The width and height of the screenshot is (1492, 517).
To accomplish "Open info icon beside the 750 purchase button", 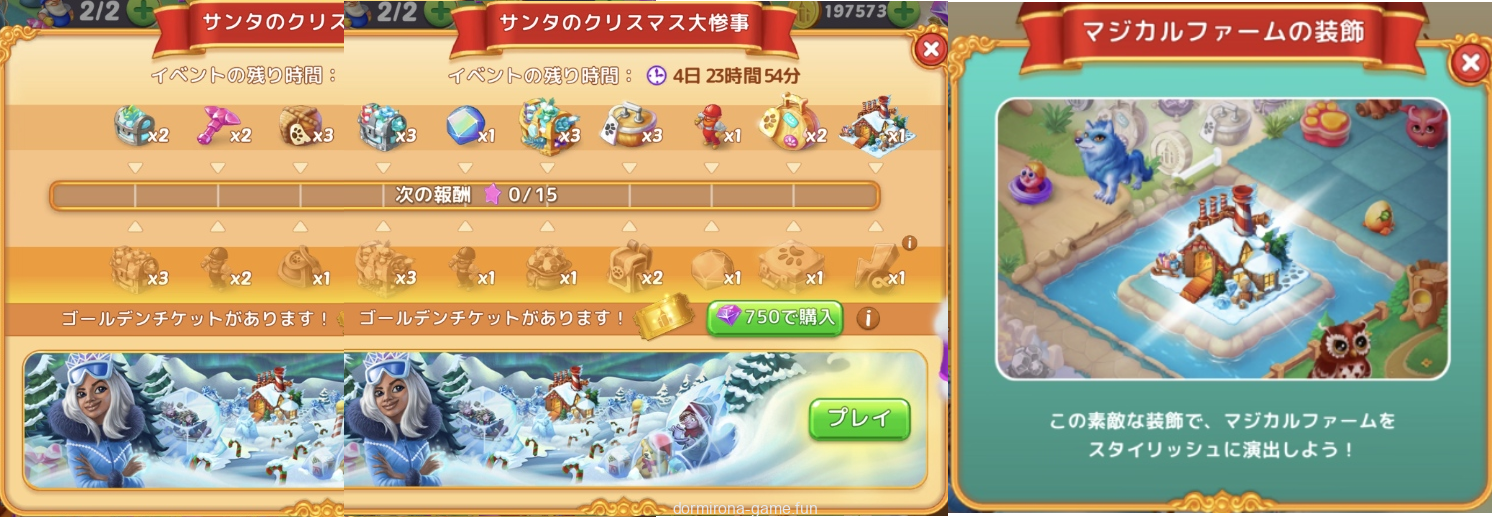I will (867, 318).
